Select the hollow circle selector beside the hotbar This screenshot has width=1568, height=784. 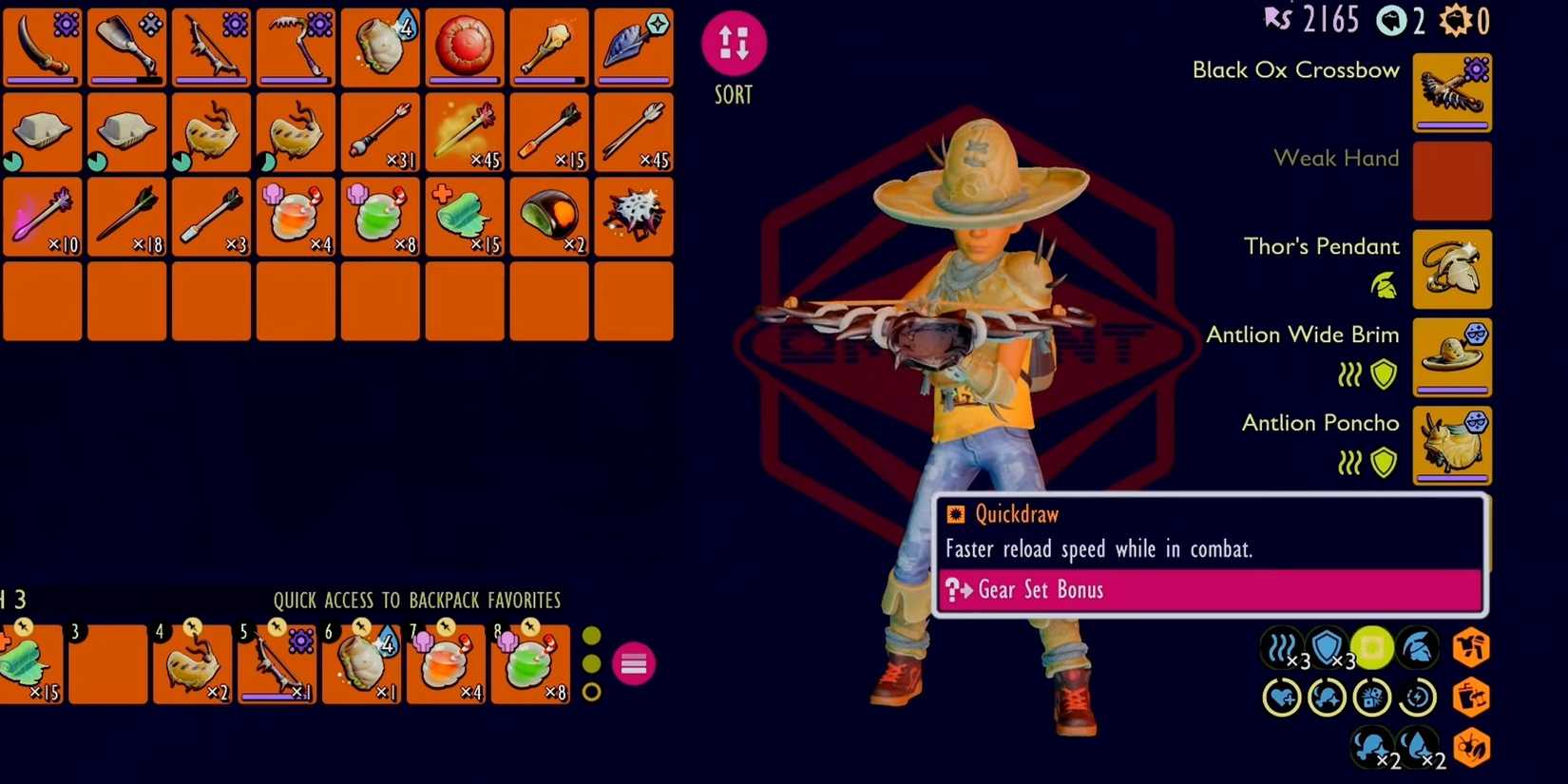click(x=591, y=691)
